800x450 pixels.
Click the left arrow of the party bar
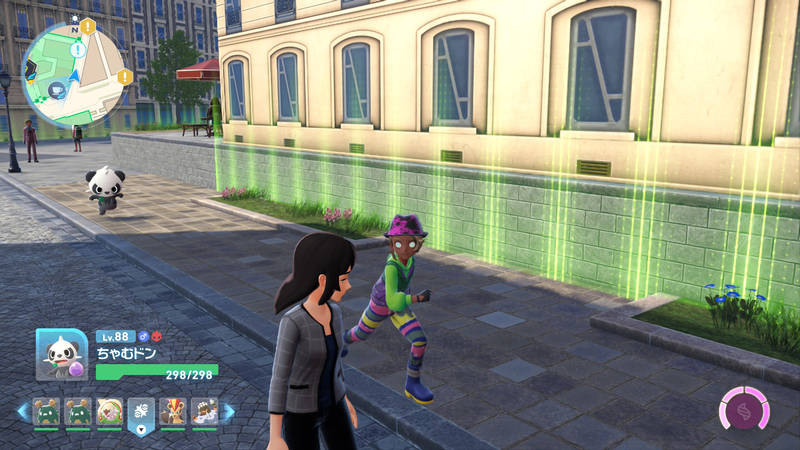point(22,411)
